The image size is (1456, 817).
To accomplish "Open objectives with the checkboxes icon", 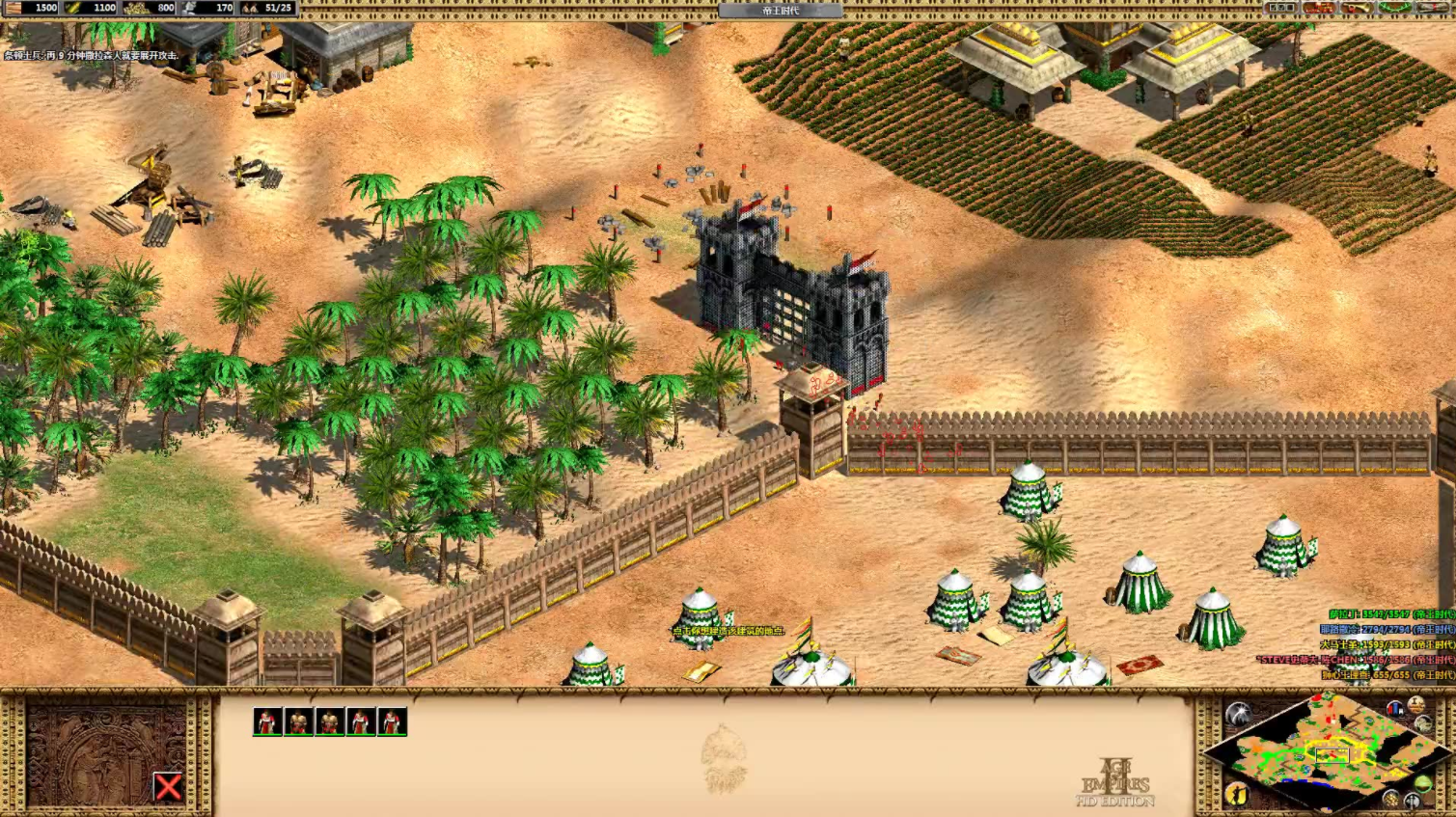I will click(1280, 8).
